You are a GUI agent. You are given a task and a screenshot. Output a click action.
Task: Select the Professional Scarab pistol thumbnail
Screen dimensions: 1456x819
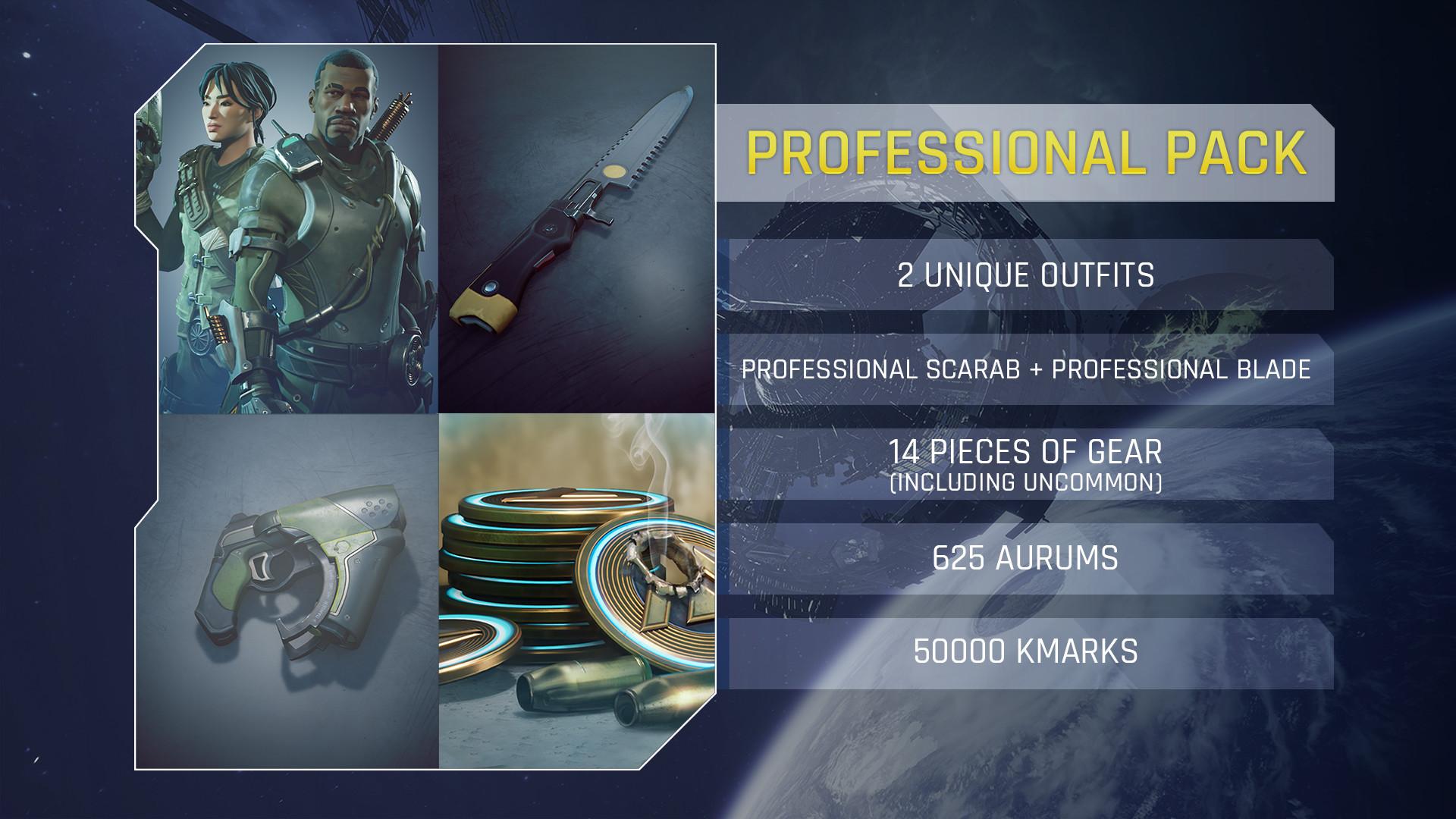[288, 591]
